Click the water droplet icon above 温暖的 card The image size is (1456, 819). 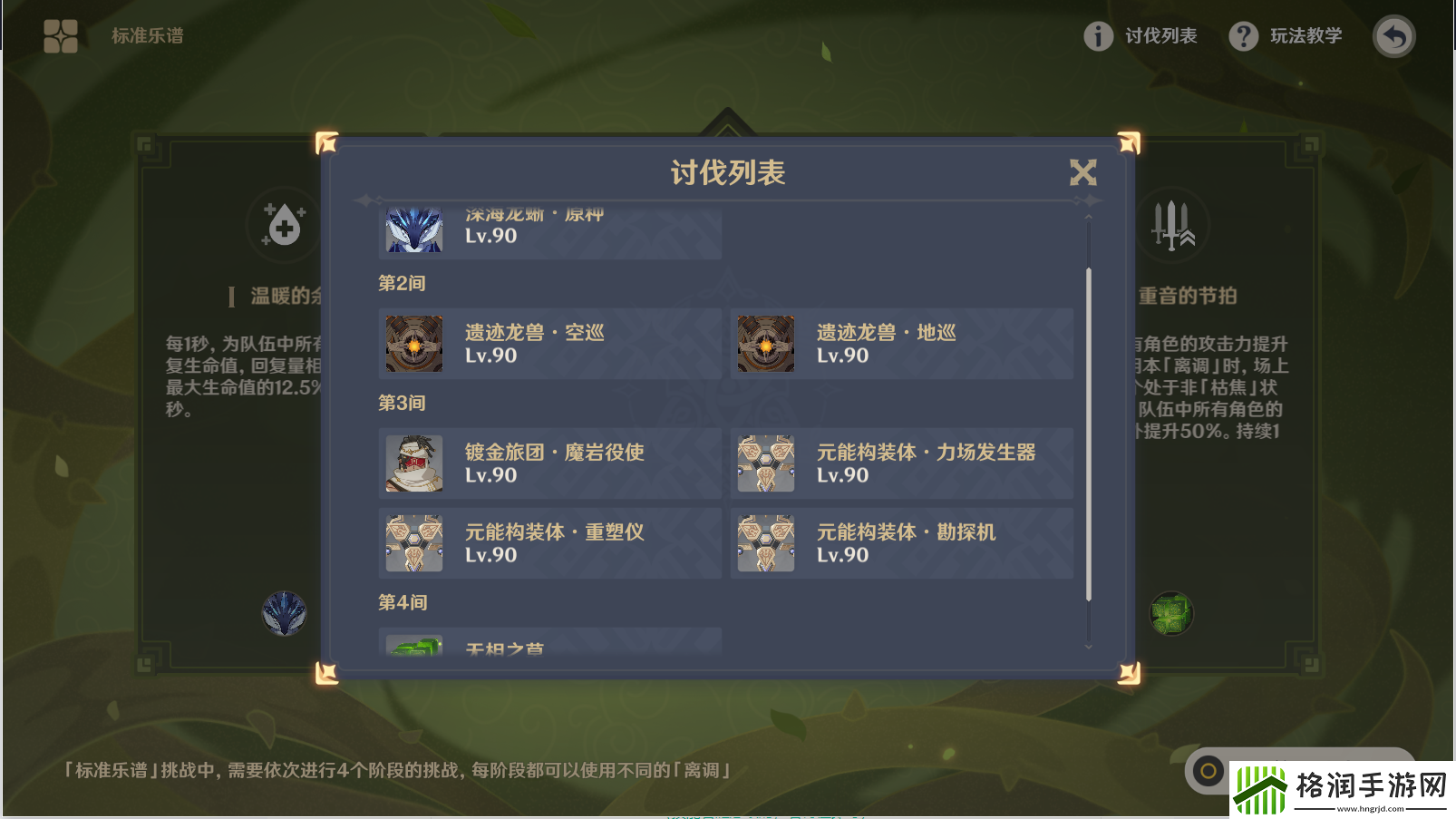click(283, 226)
